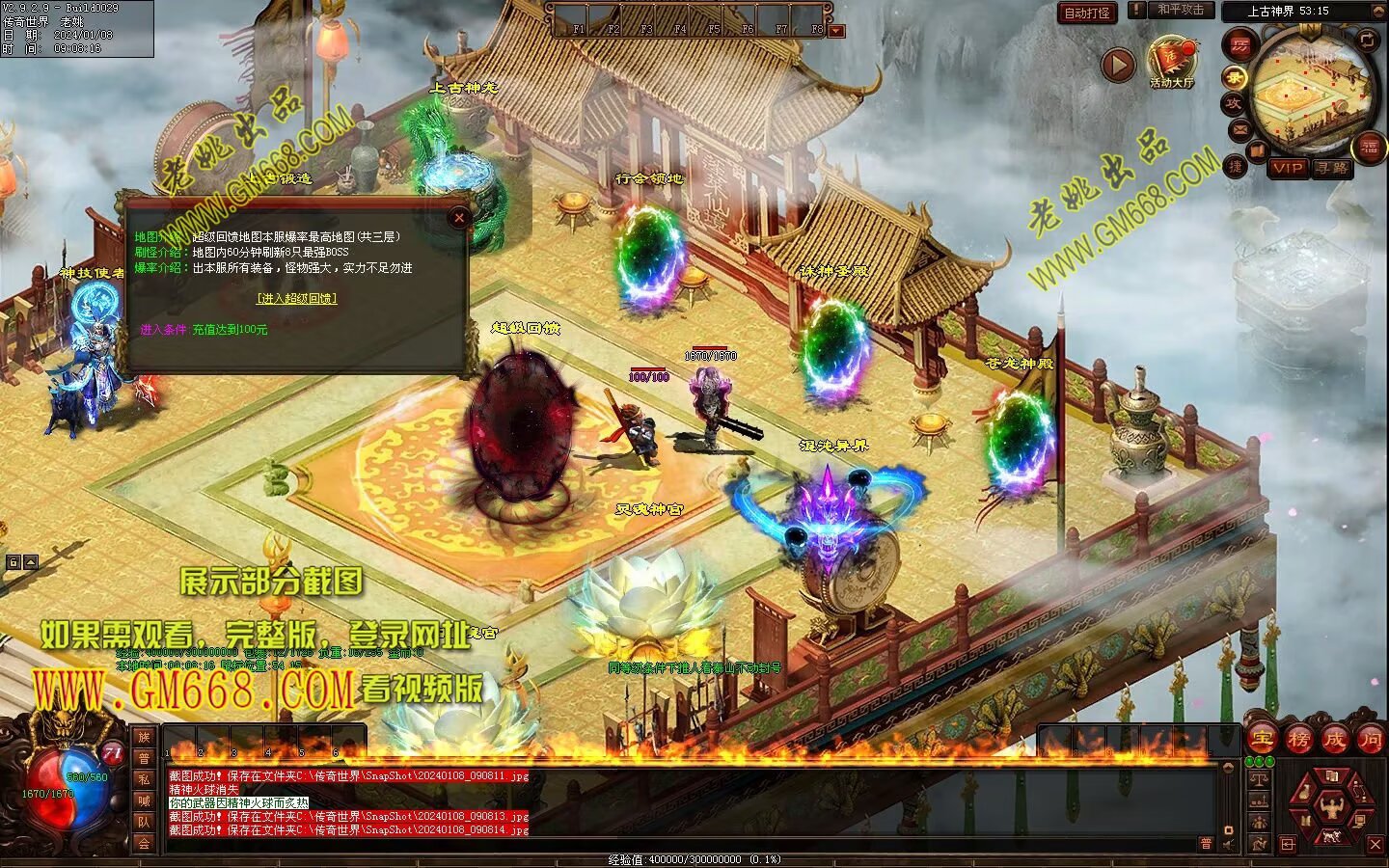The image size is (1389, 868).
Task: Open the 成 achievements button
Action: pyautogui.click(x=1334, y=740)
